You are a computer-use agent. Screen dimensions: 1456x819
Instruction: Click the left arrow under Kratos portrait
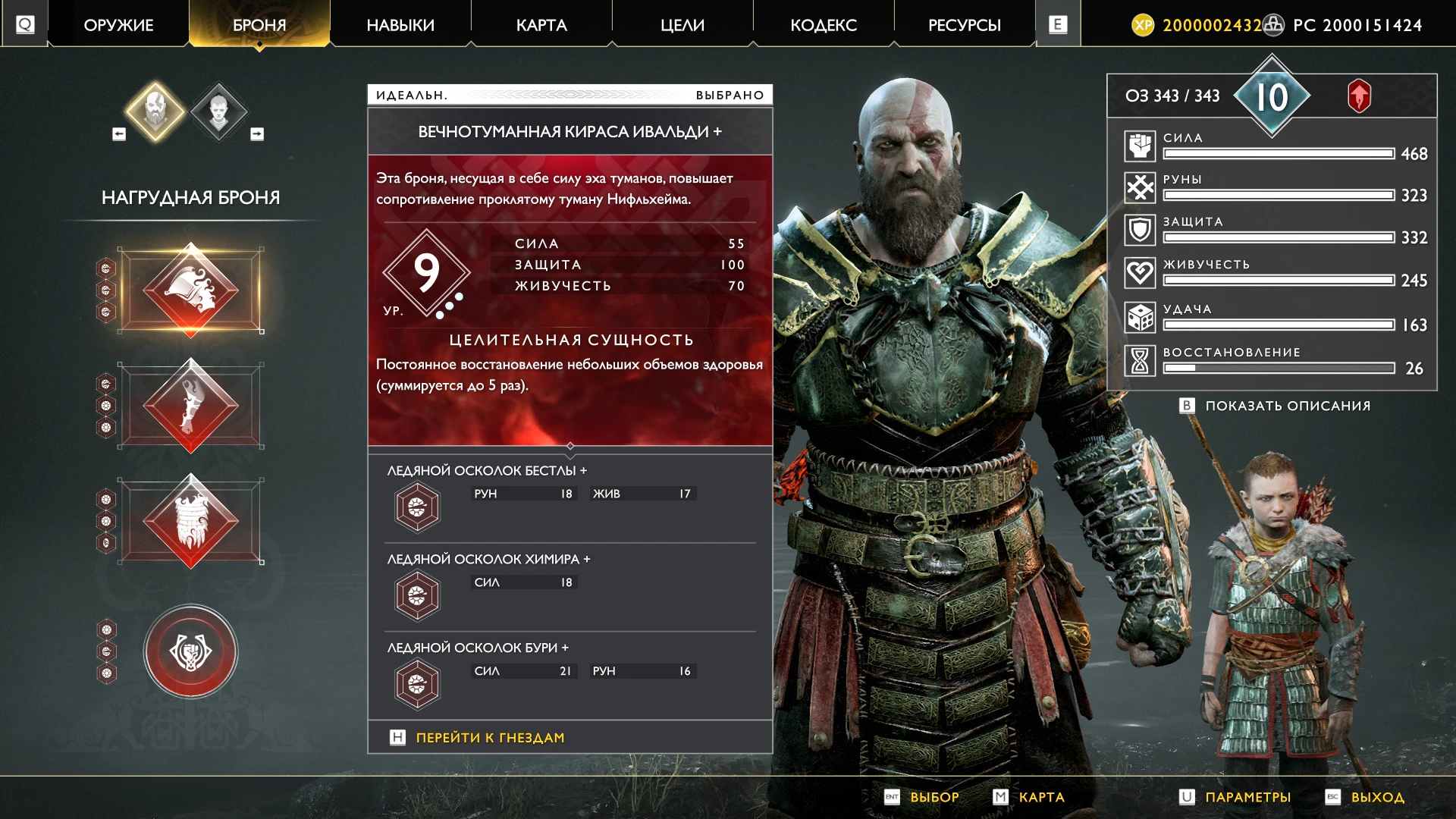pyautogui.click(x=118, y=133)
